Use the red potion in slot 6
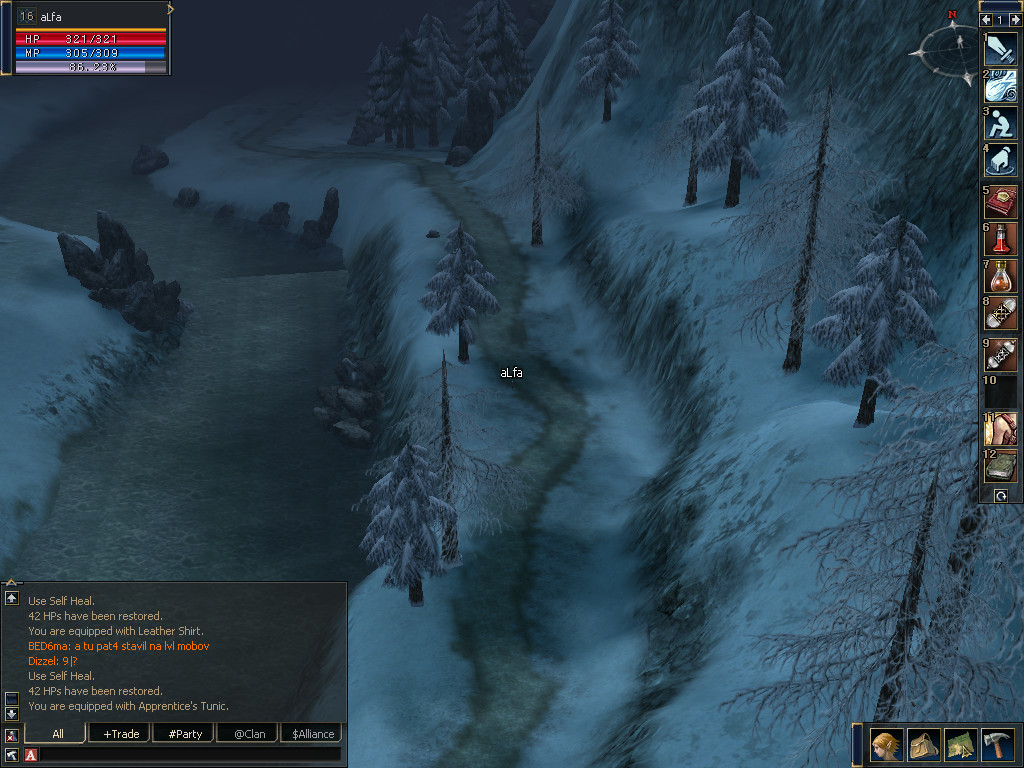Screen dimensions: 1024x768 (1001, 238)
